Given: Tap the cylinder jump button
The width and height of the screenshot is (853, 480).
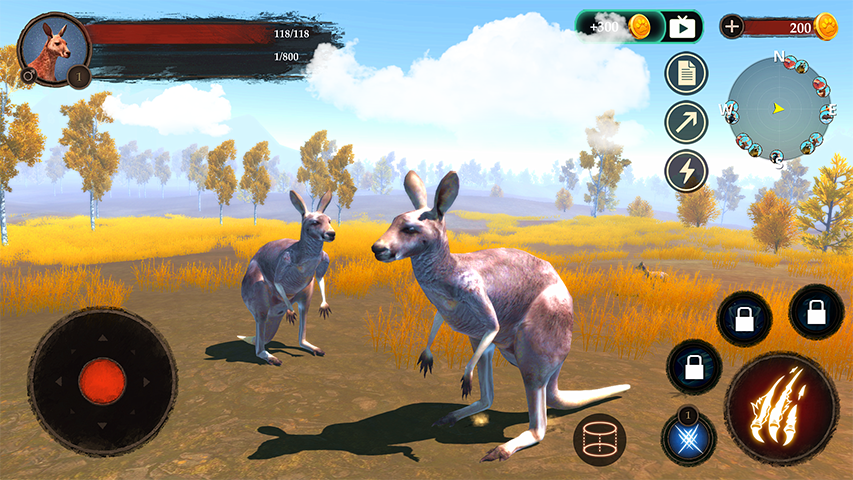Looking at the screenshot, I should click(x=599, y=438).
